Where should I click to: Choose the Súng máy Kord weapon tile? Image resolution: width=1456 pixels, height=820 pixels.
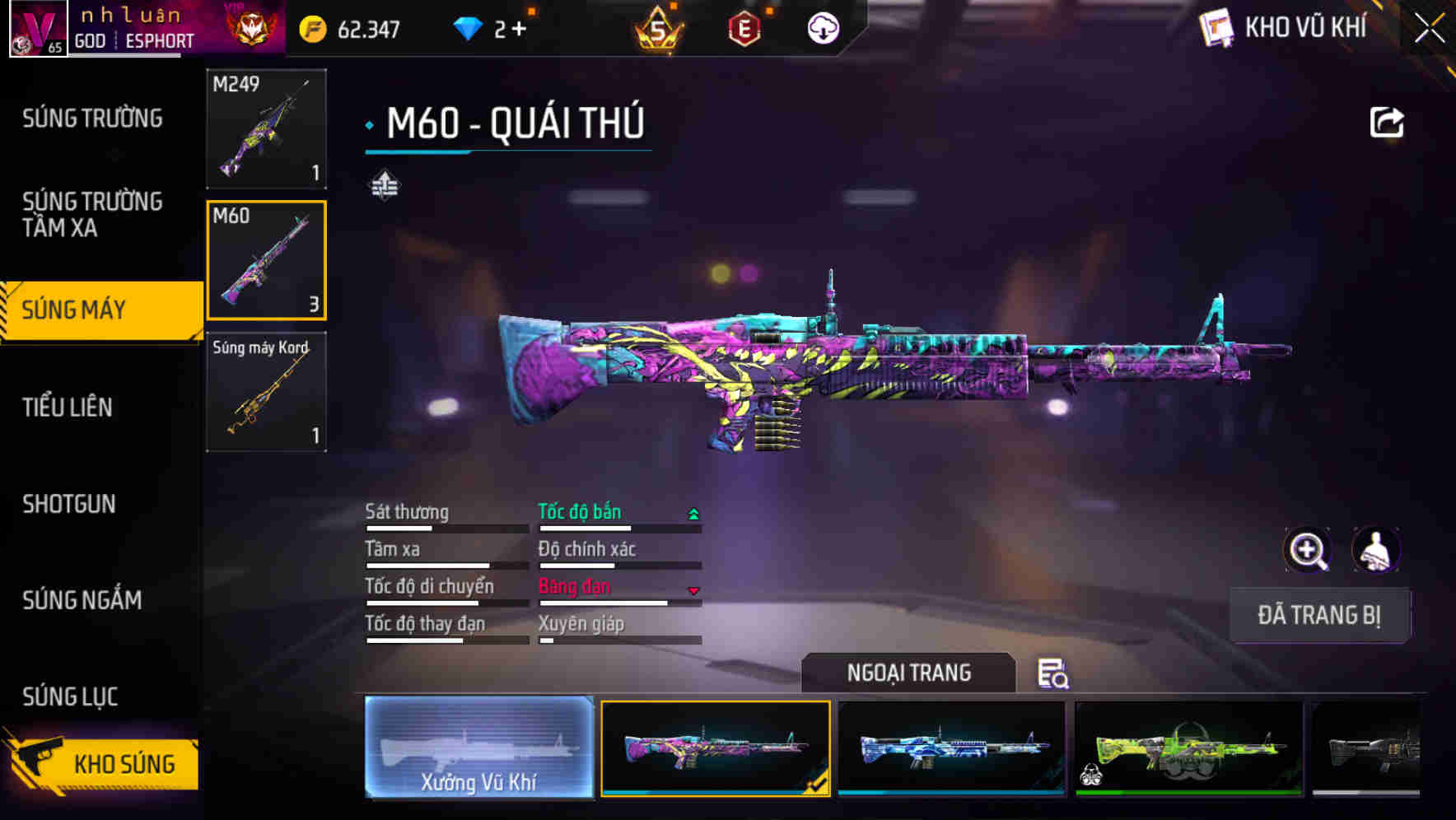(266, 392)
